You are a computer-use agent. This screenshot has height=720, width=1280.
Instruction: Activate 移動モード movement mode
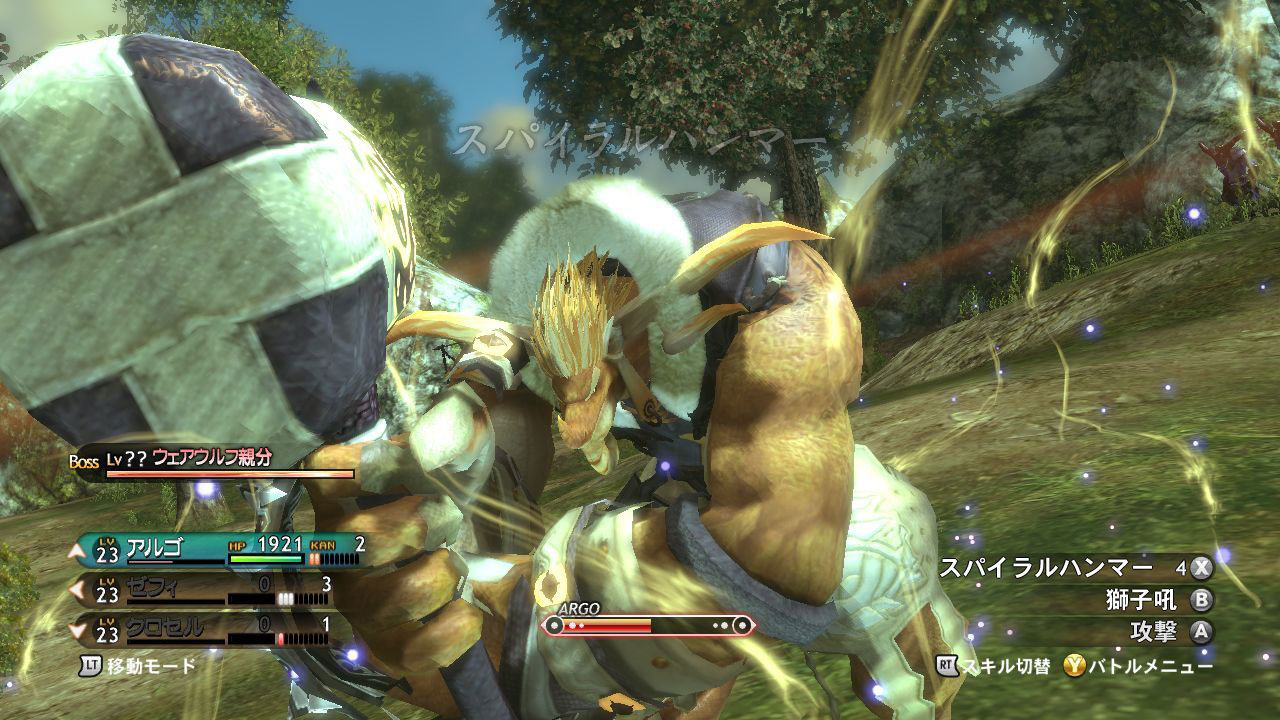pyautogui.click(x=138, y=665)
